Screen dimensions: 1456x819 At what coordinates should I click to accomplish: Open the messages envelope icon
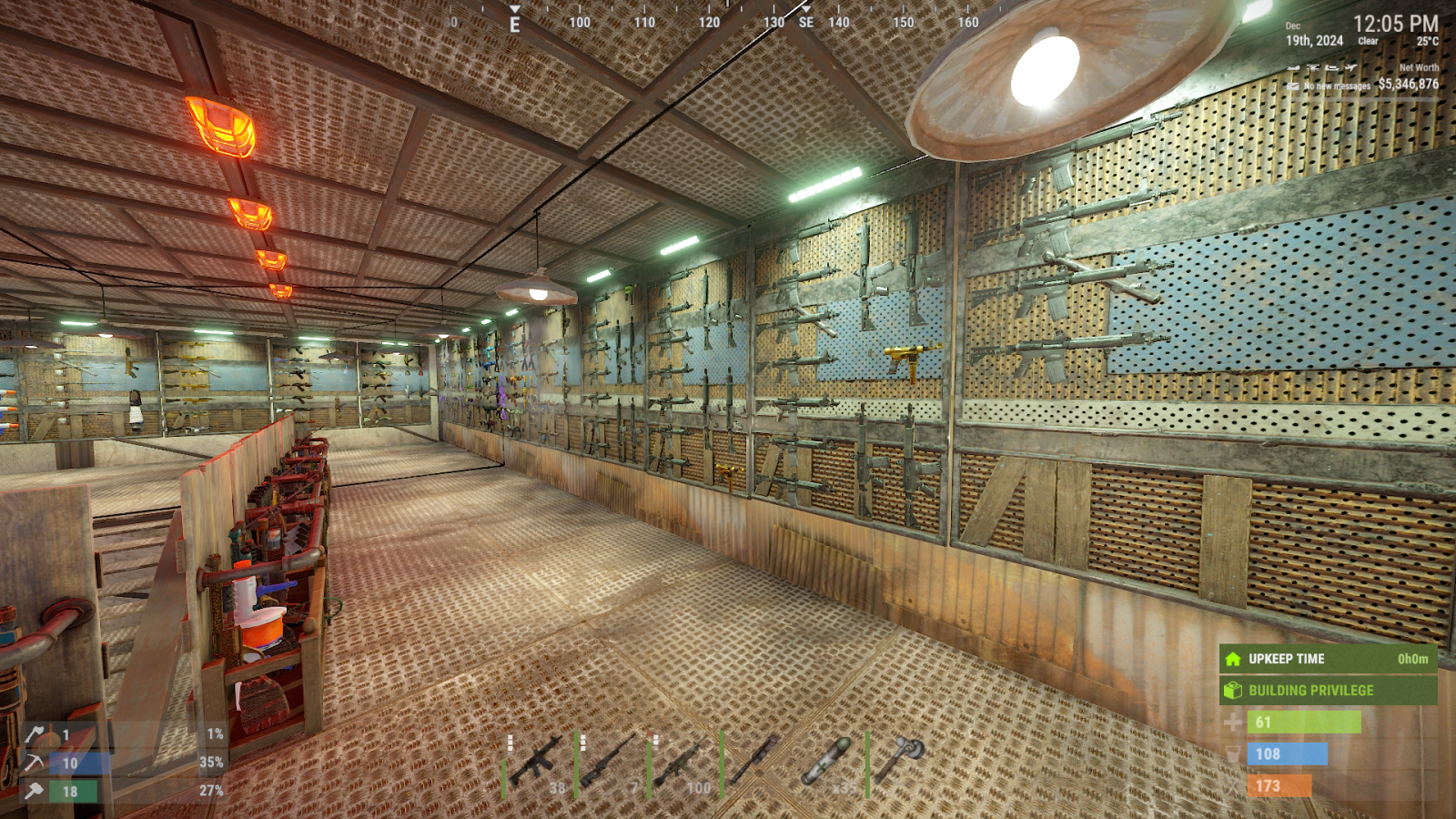[x=1293, y=86]
